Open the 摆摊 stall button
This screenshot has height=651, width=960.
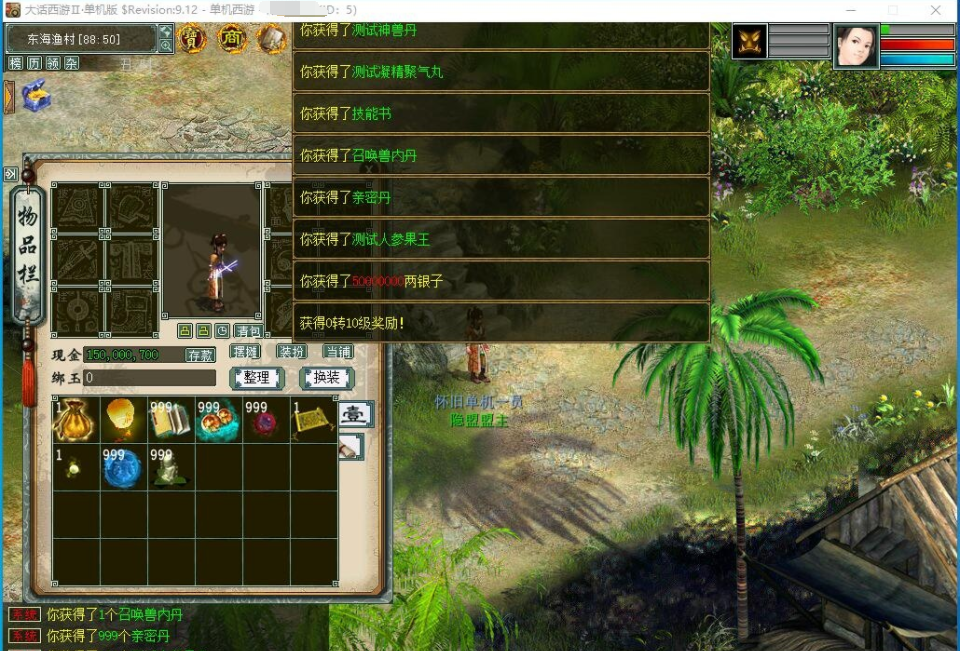click(246, 352)
